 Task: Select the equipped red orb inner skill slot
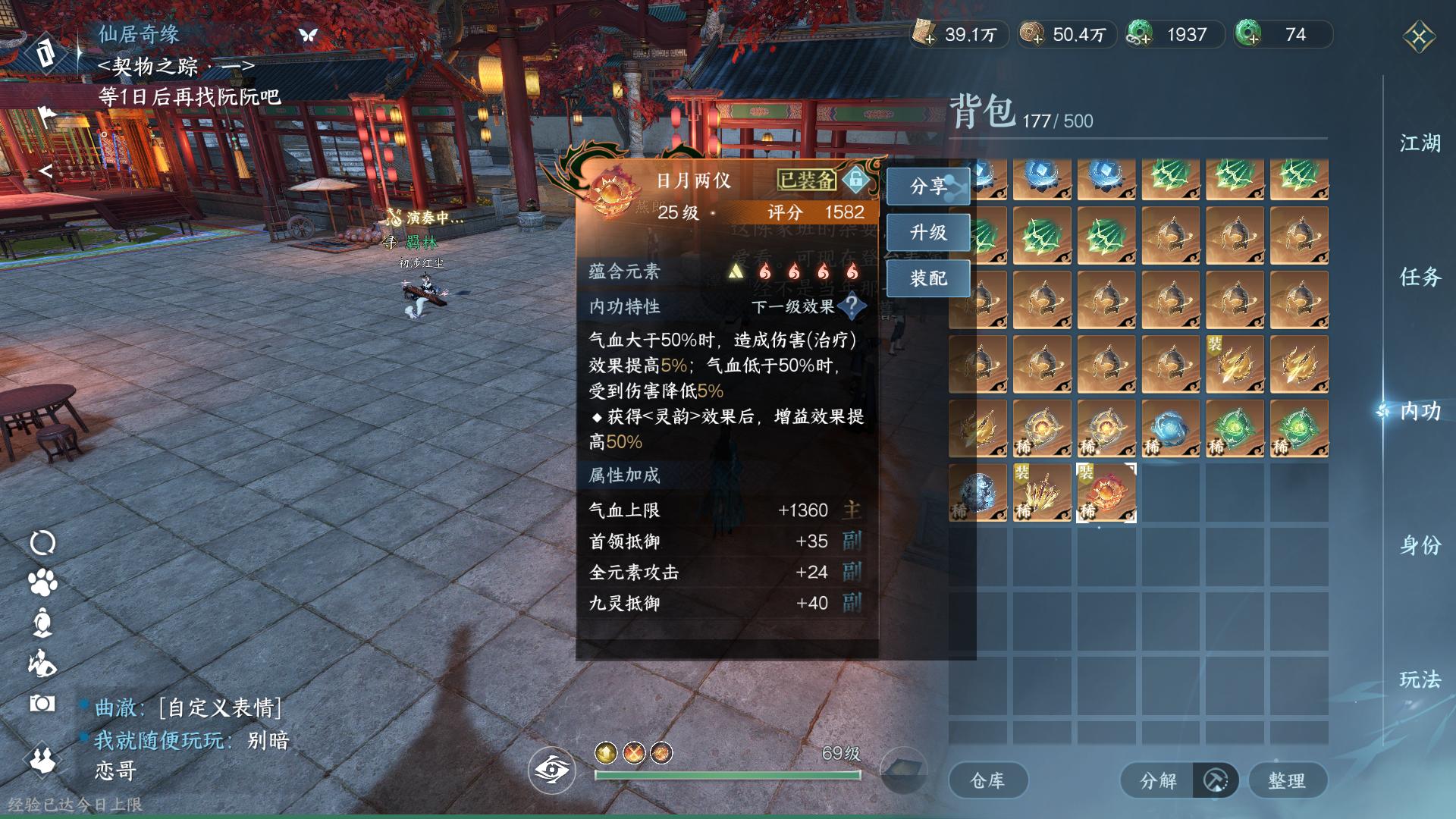click(1106, 493)
